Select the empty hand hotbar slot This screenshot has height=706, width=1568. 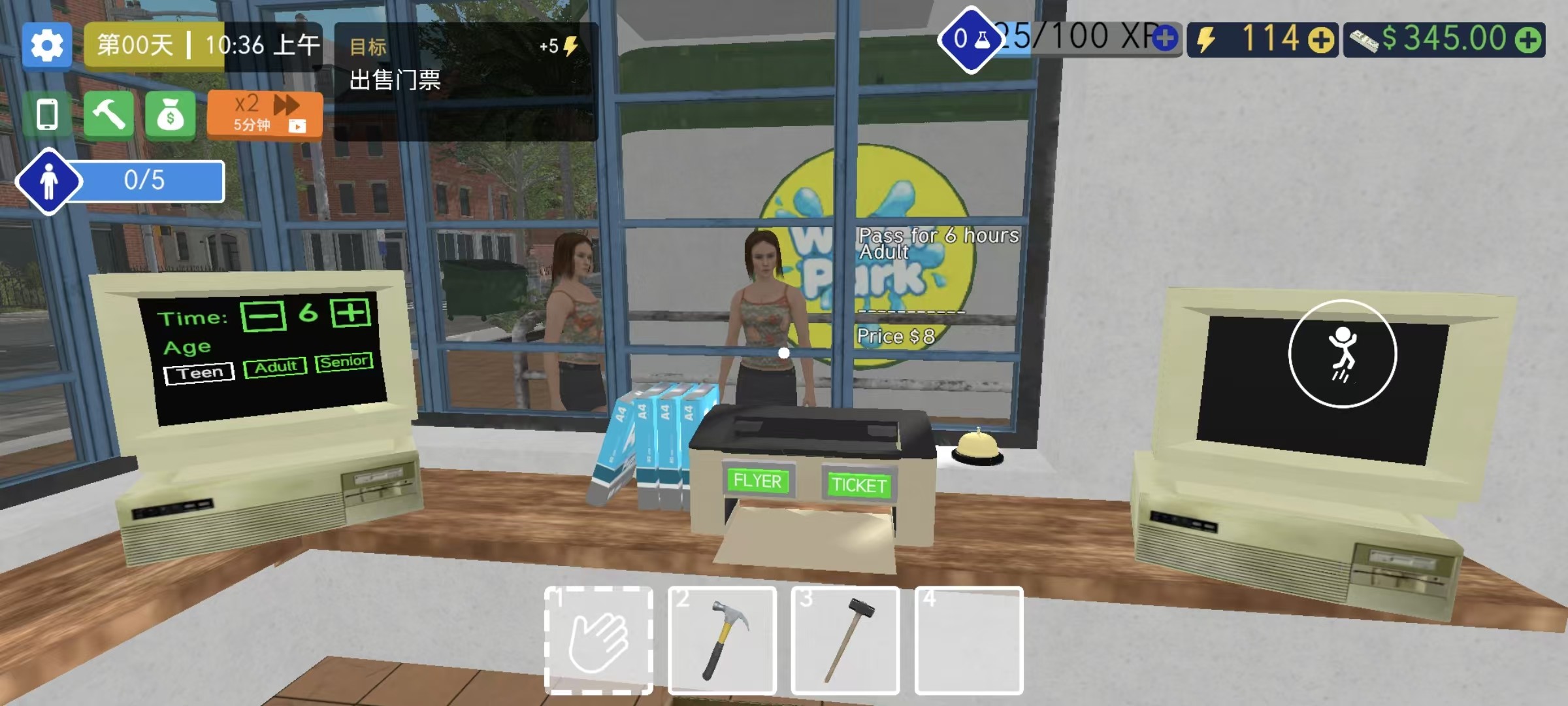[598, 640]
